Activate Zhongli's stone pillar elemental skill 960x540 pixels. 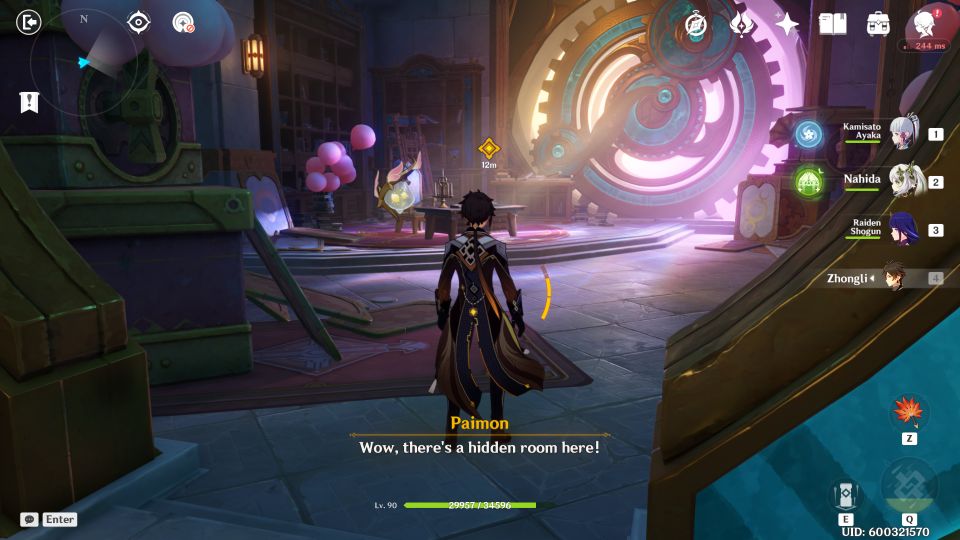pos(845,494)
